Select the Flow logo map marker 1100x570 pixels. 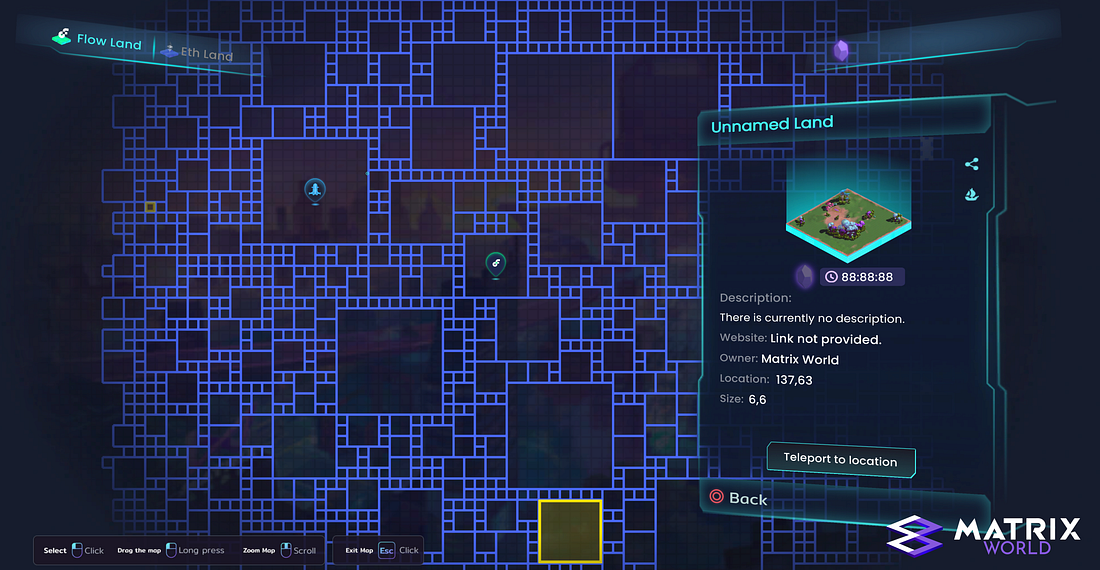coord(495,263)
